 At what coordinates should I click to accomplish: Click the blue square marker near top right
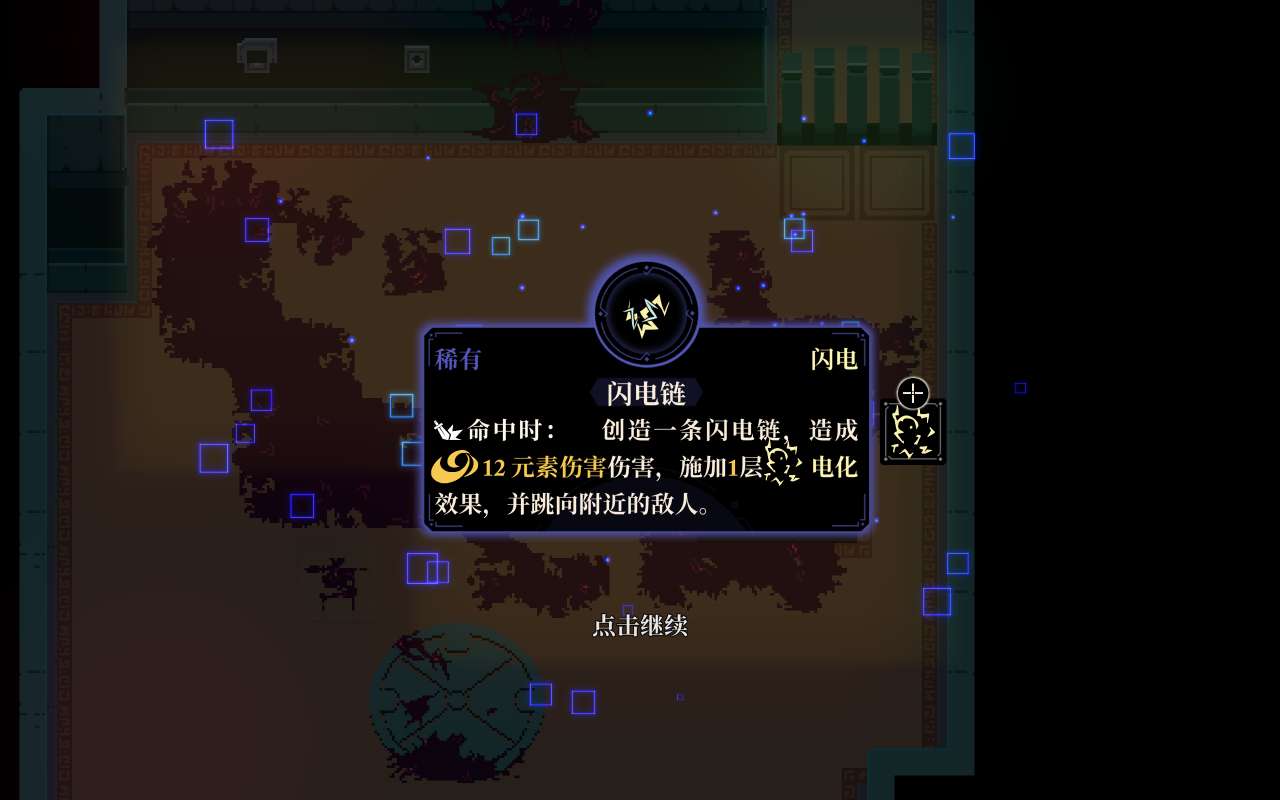click(x=961, y=146)
